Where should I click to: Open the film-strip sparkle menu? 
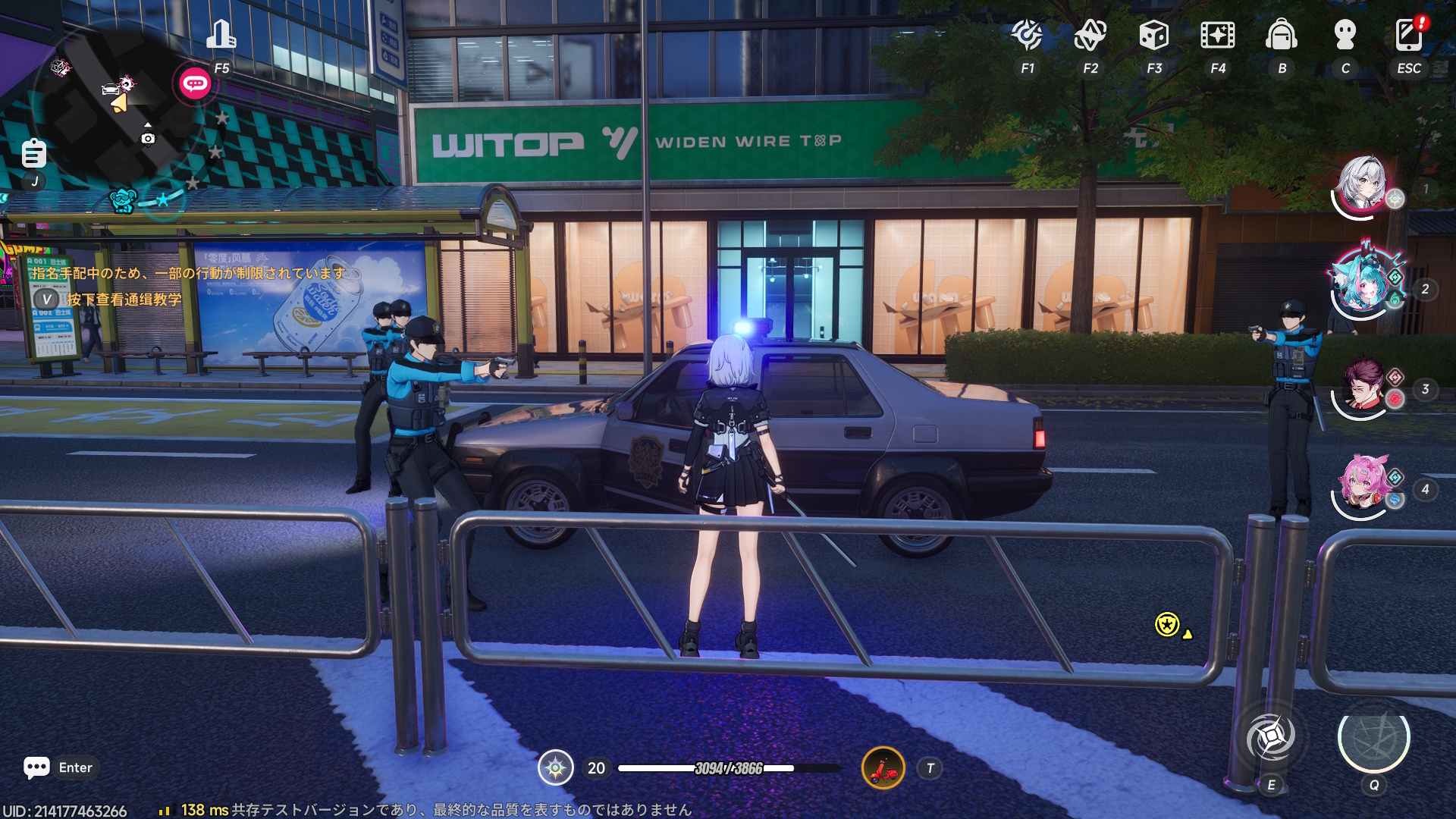[1217, 35]
